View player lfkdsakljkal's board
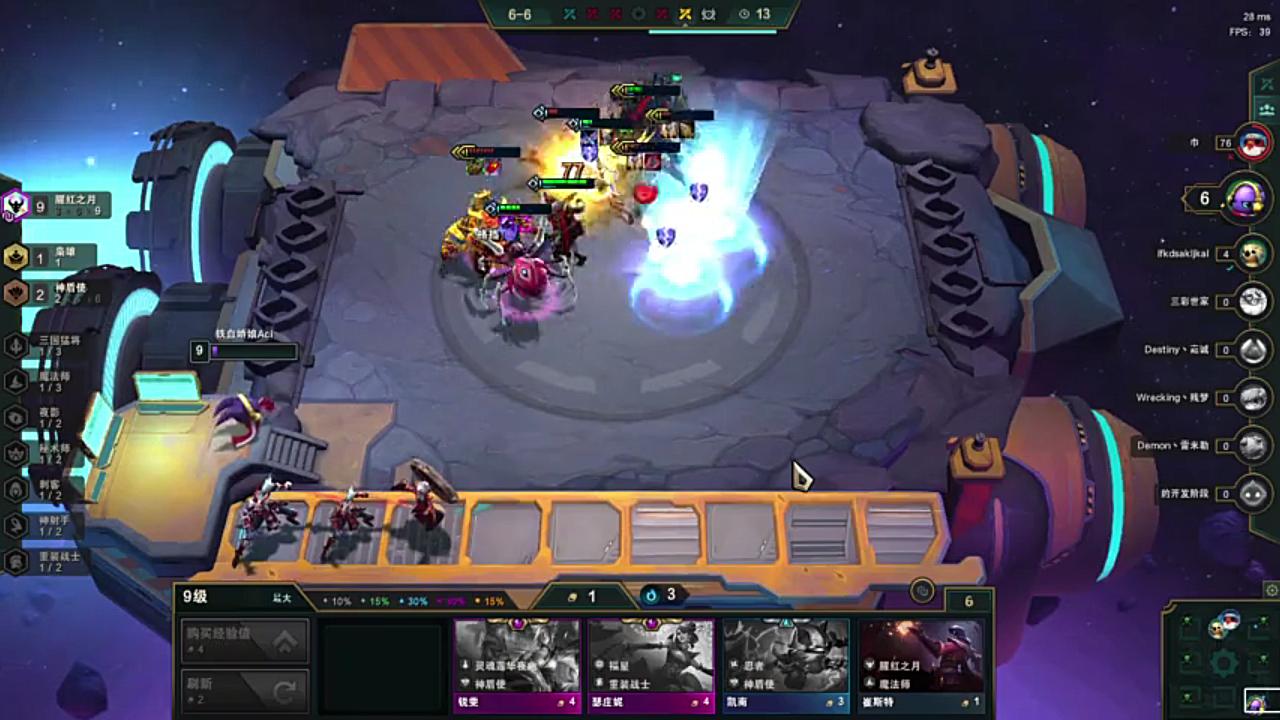The height and width of the screenshot is (720, 1280). [1252, 253]
